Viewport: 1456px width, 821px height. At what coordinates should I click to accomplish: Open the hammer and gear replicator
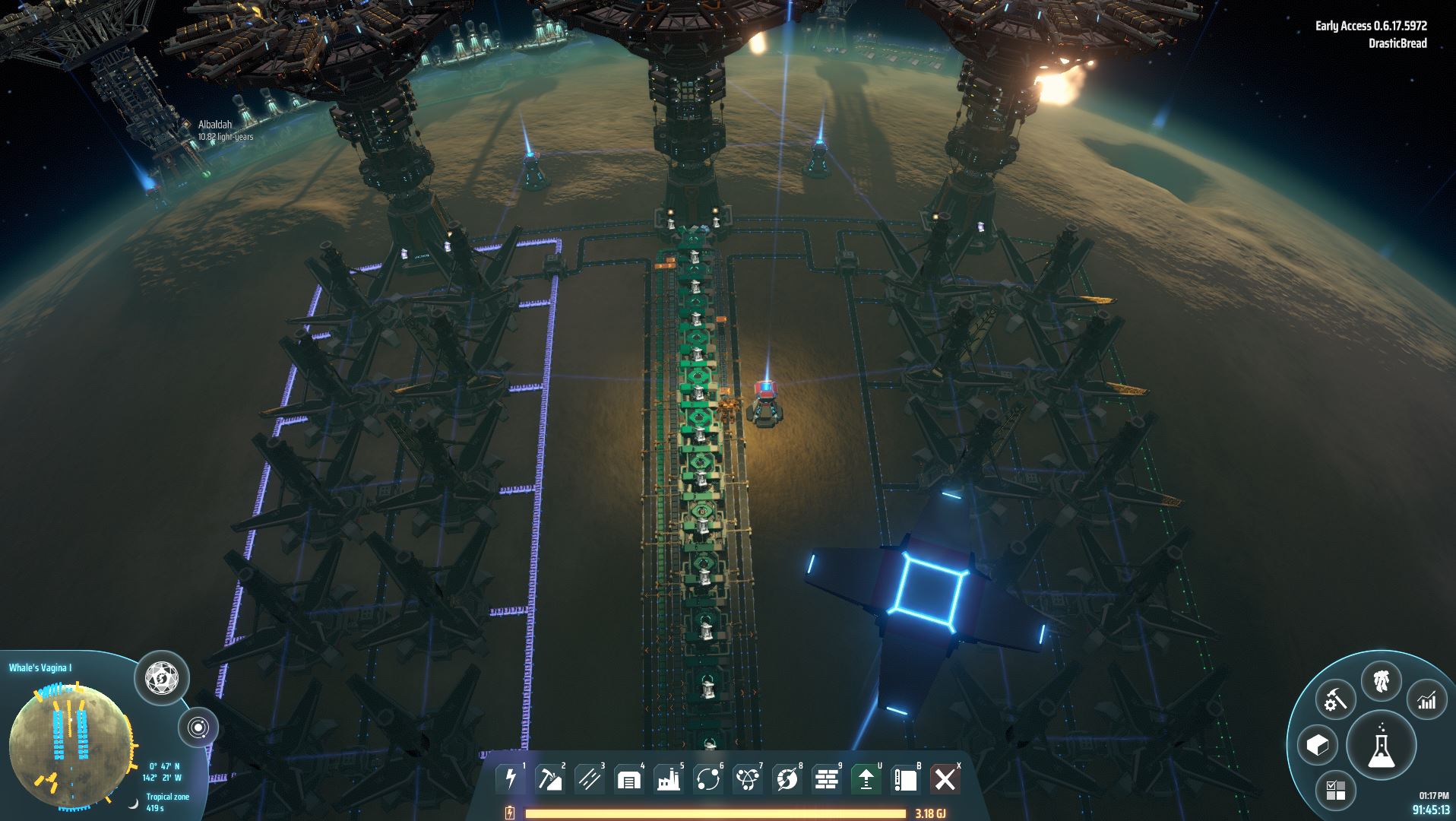point(1335,699)
